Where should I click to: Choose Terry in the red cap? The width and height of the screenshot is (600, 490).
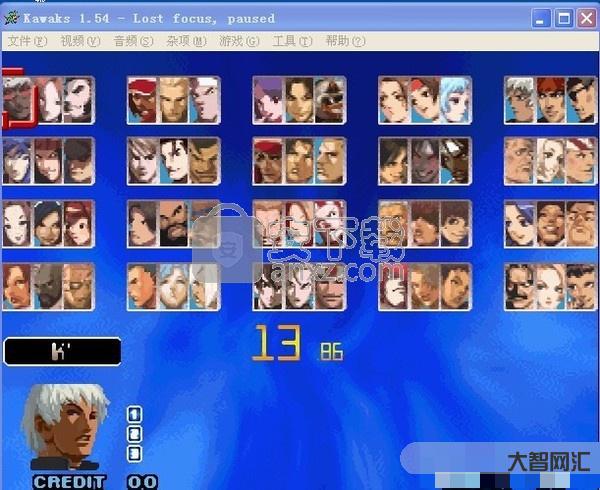pos(144,100)
